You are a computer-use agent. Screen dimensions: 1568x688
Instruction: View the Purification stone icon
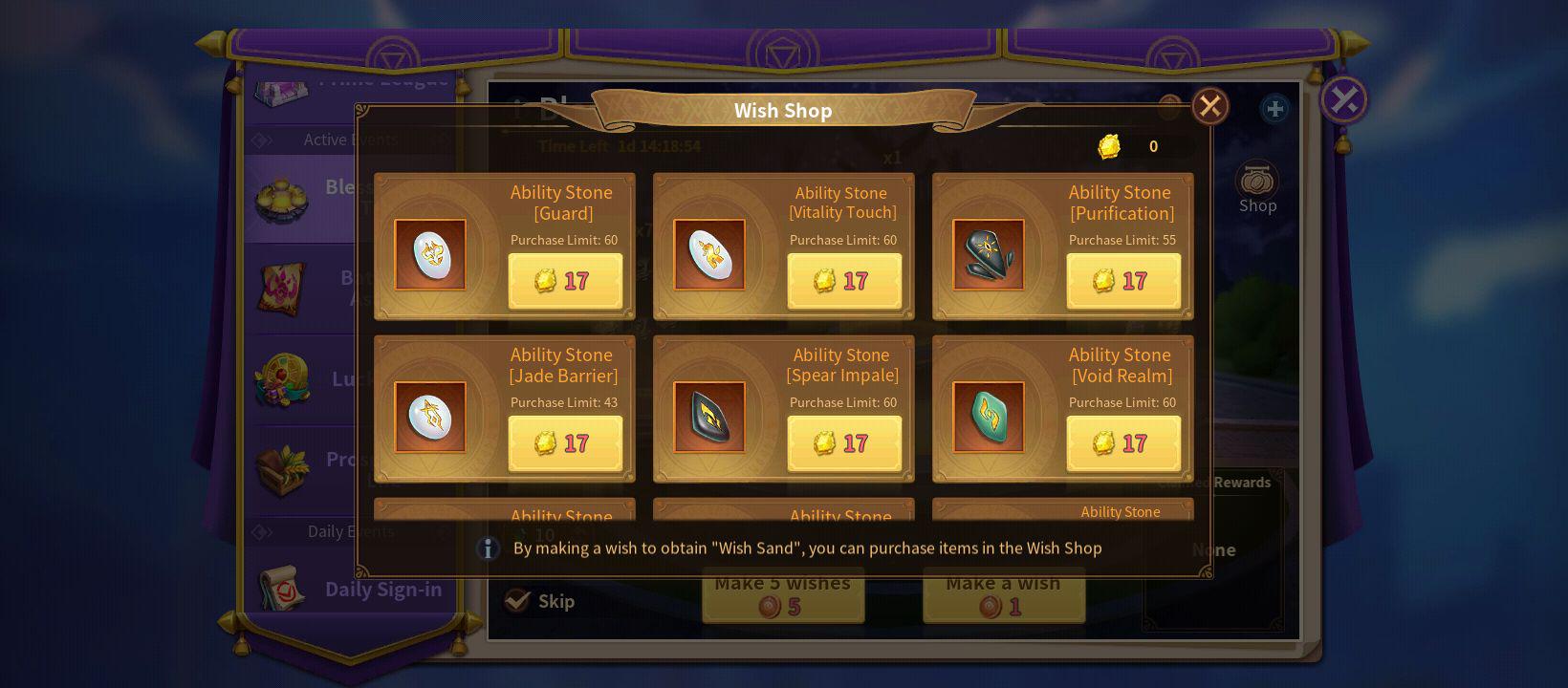coord(989,254)
